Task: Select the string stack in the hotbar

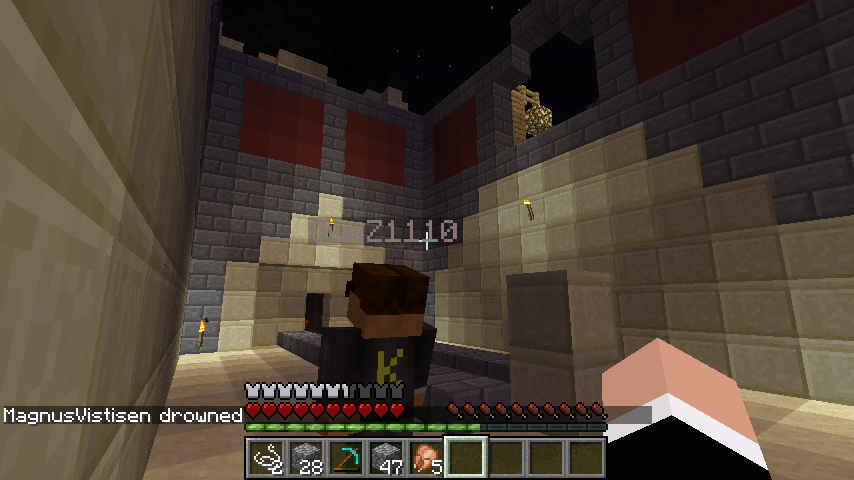Action: (266, 458)
